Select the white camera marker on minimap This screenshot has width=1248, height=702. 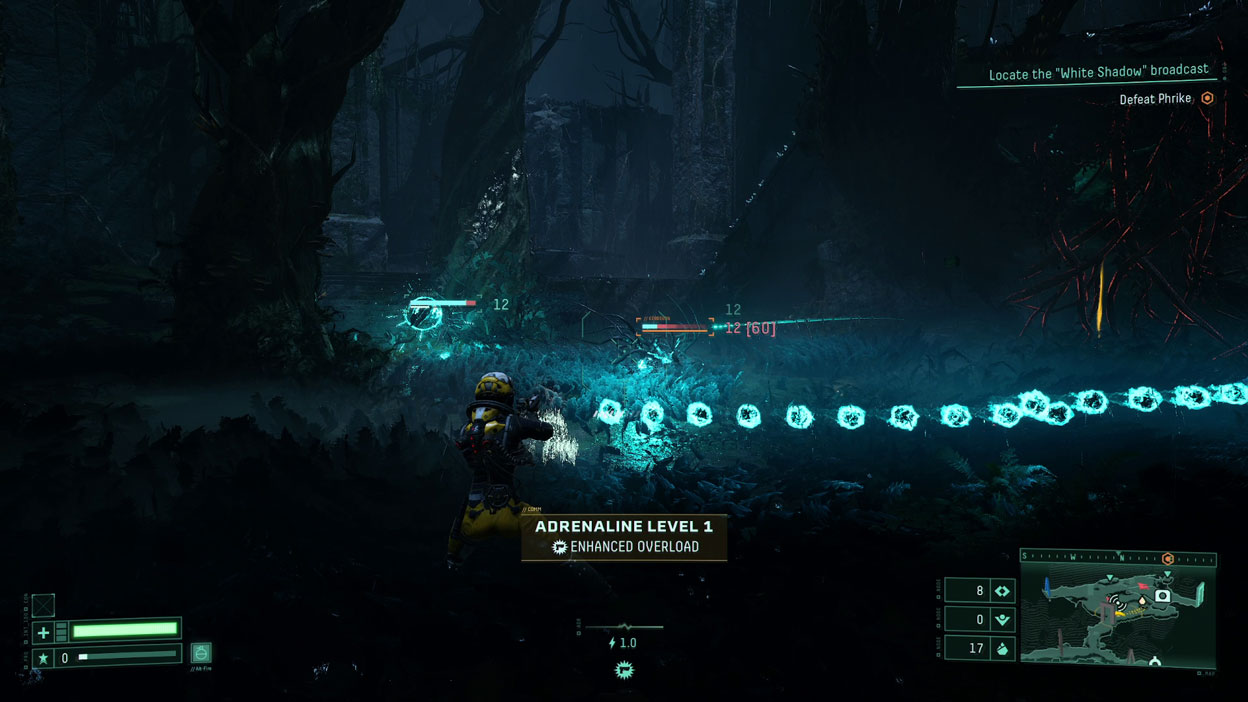1162,596
